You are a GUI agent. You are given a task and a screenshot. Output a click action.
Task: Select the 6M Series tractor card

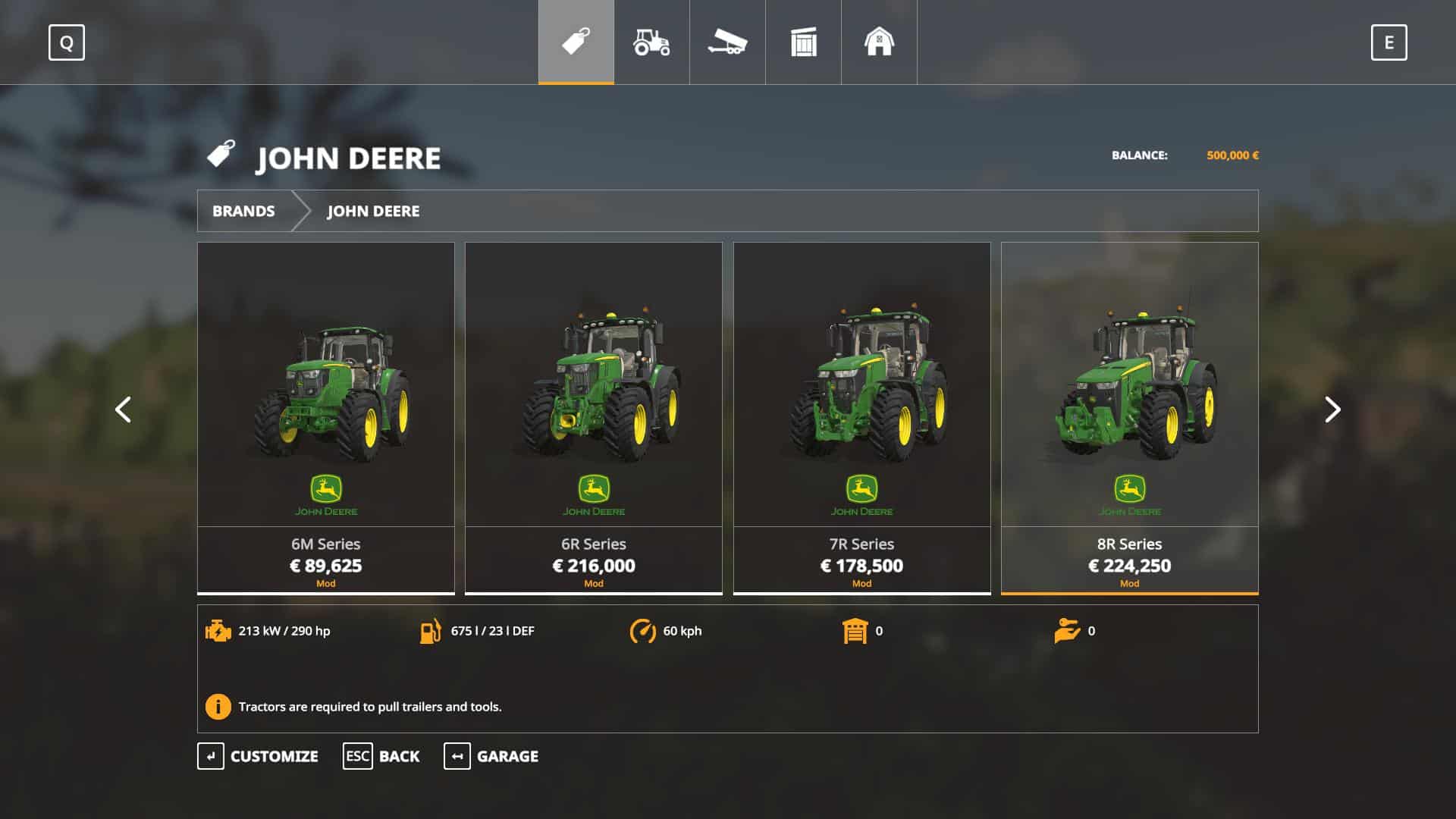pos(326,417)
